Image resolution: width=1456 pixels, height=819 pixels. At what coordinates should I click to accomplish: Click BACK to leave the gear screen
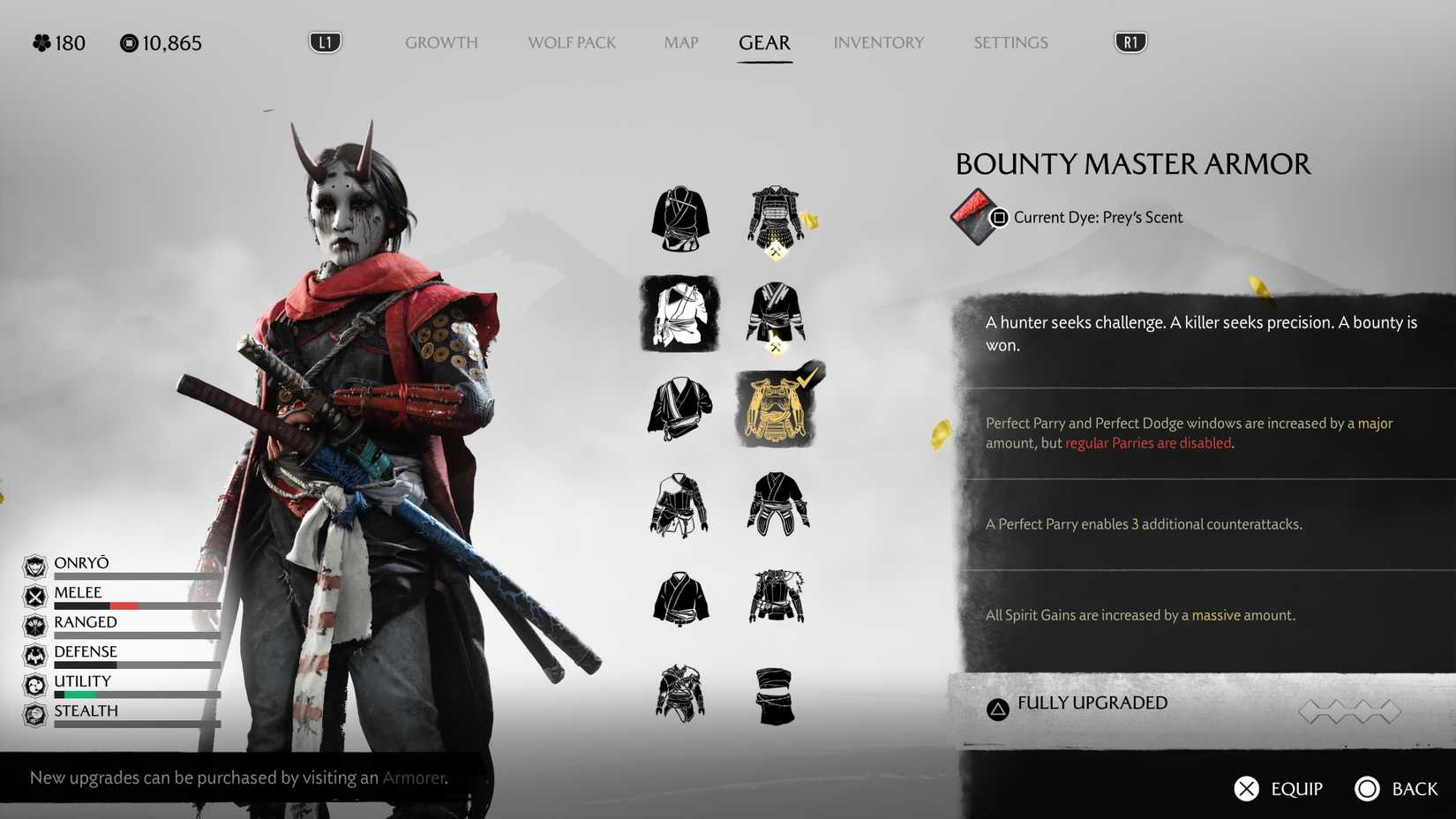click(x=1397, y=788)
